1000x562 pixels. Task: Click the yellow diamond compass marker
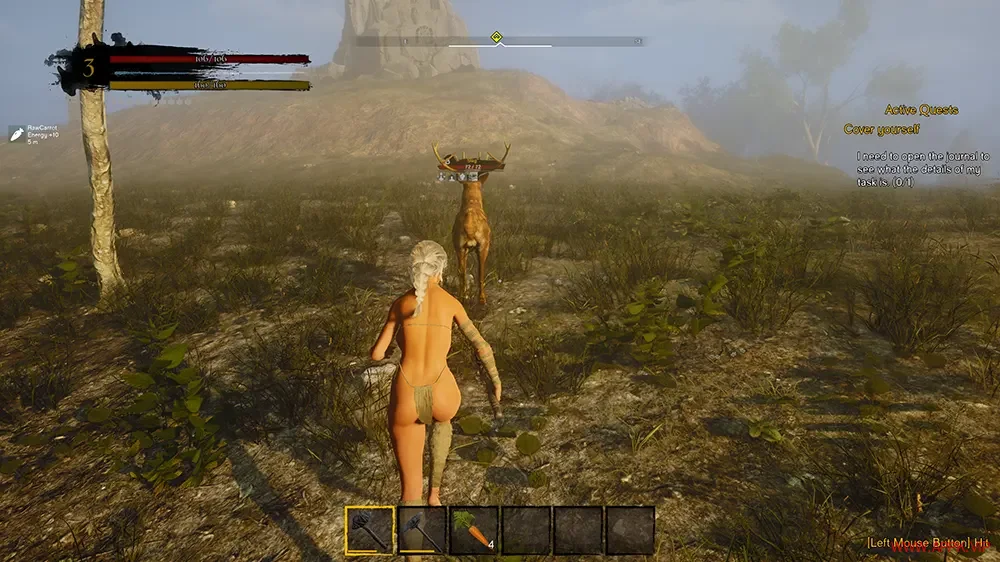(496, 38)
